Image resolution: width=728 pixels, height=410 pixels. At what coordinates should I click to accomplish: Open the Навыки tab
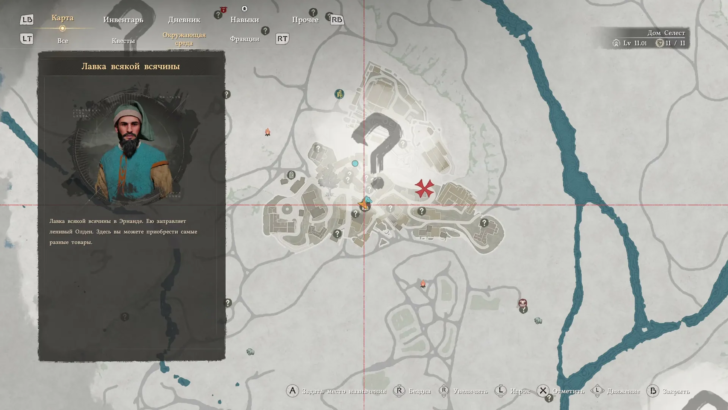point(243,19)
